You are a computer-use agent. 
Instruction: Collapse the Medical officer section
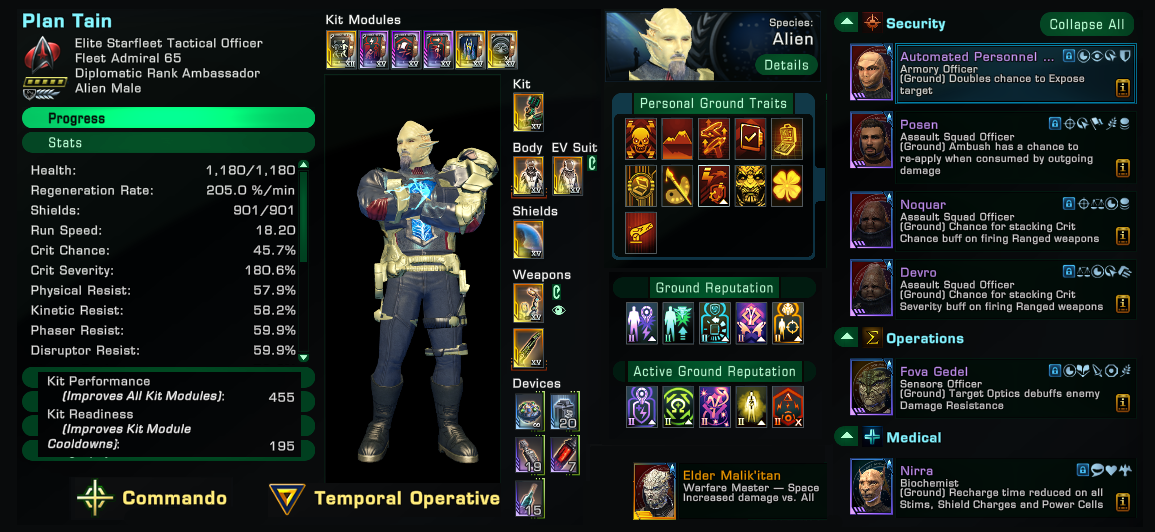point(846,436)
